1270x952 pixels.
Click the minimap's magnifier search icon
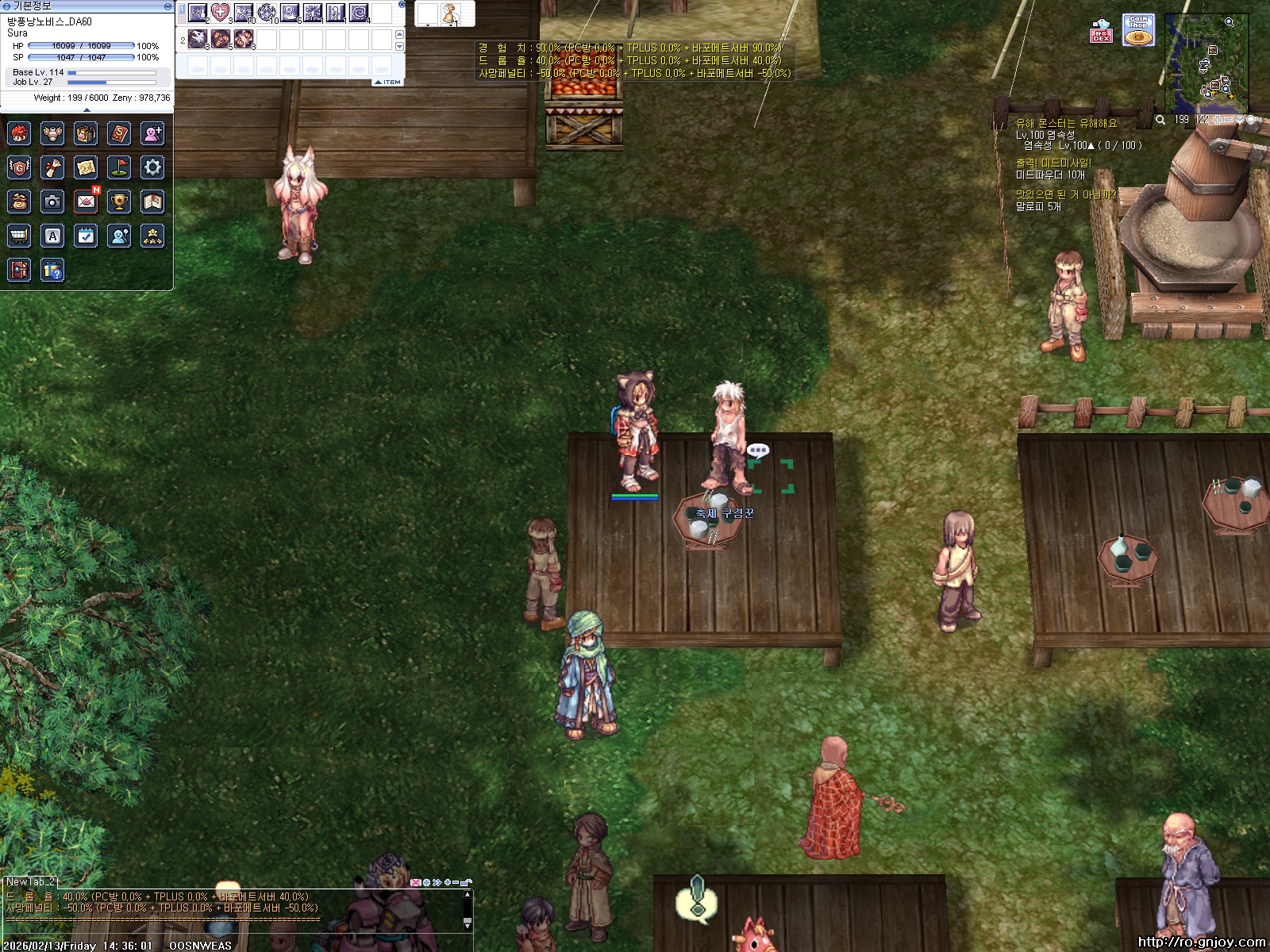coord(1160,120)
